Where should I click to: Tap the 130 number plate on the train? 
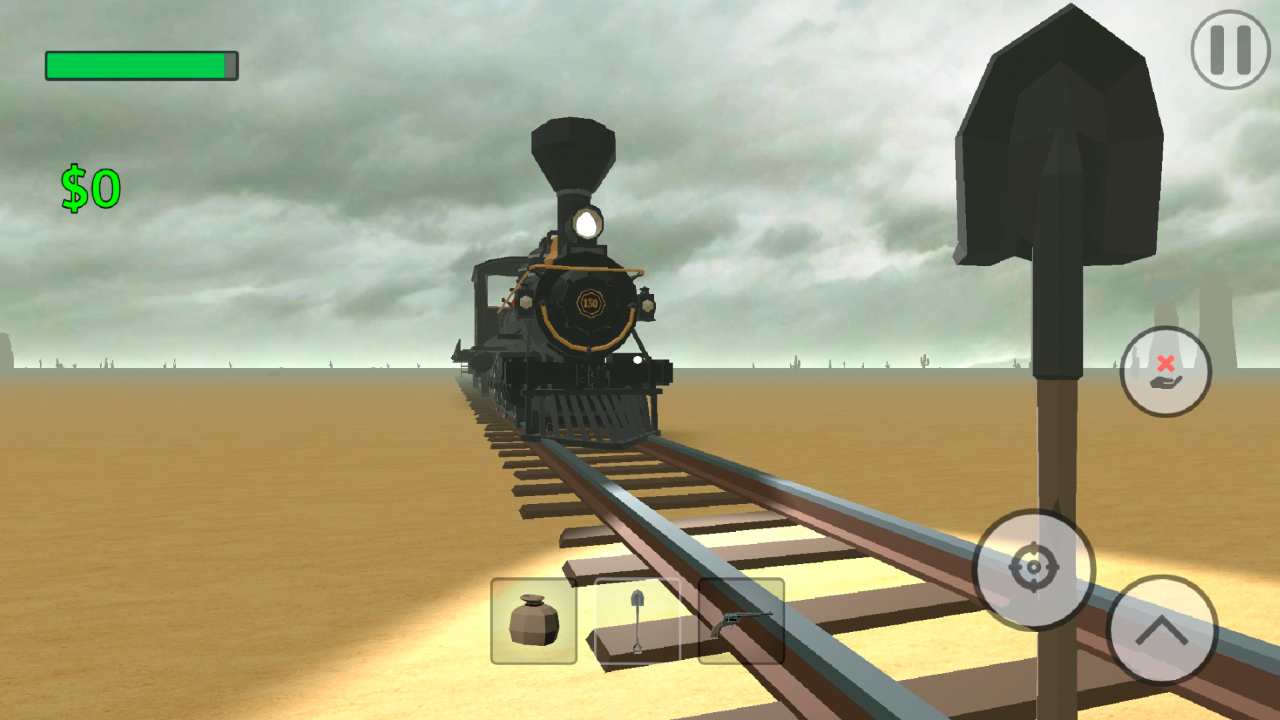[589, 305]
